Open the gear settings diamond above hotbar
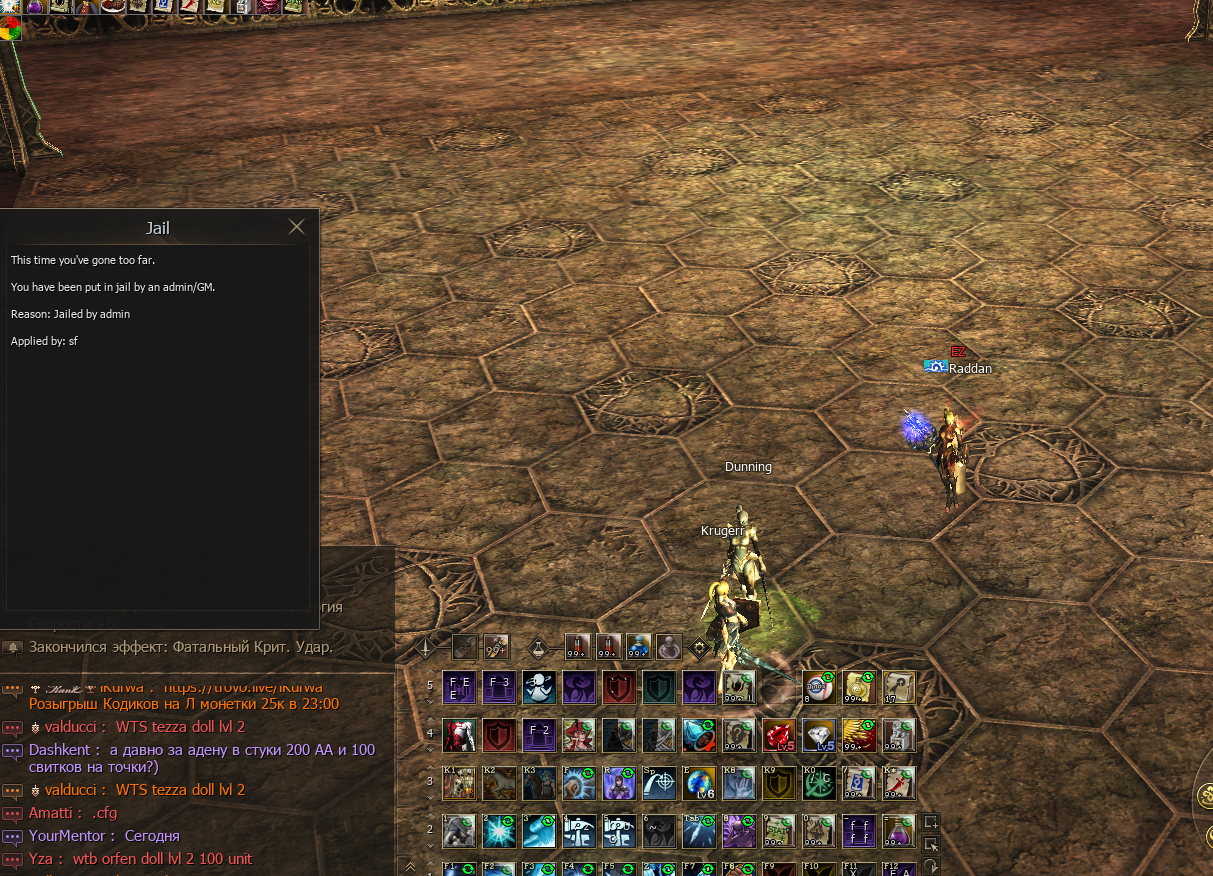 coord(700,647)
